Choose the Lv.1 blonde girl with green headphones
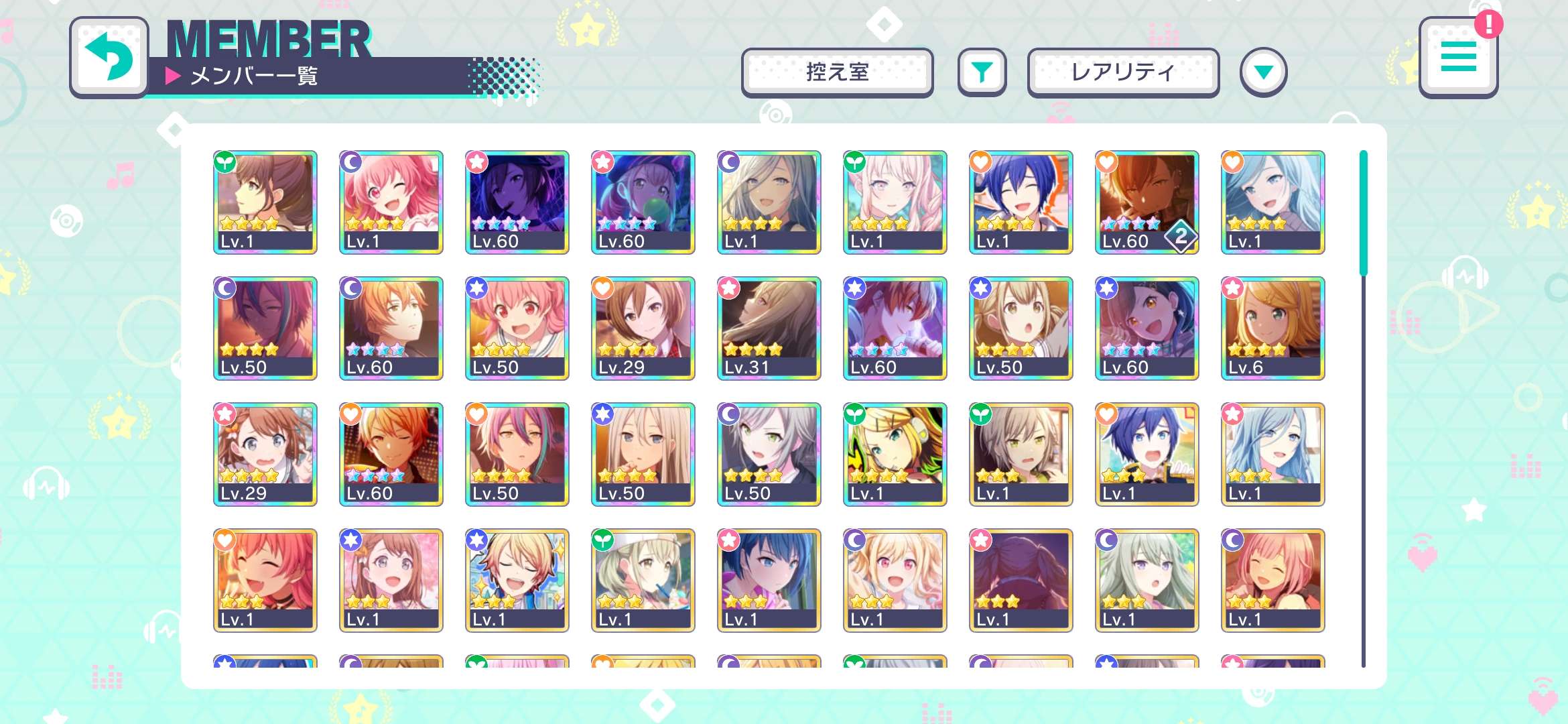Screen dimensions: 1568x724 tap(895, 455)
